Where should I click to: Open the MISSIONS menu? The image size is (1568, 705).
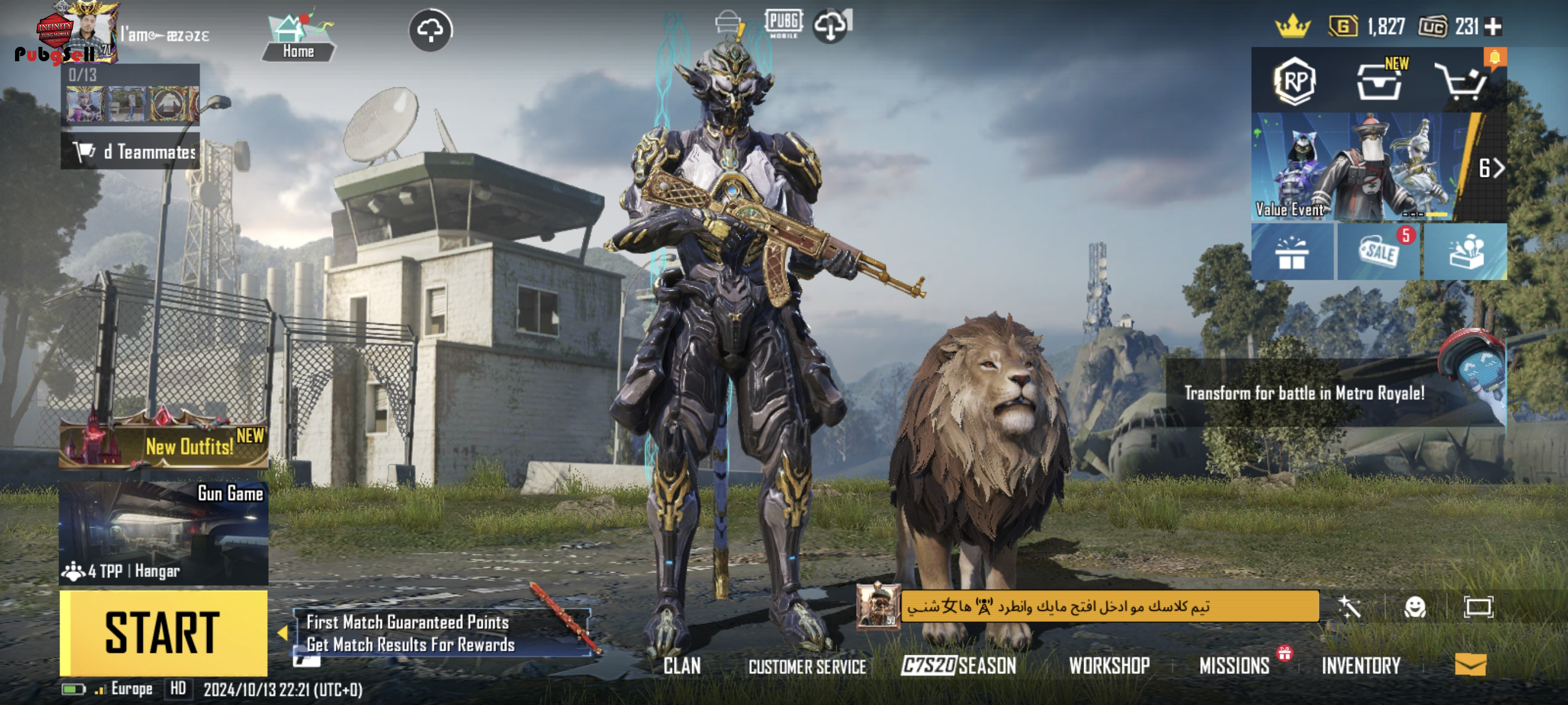[1234, 666]
